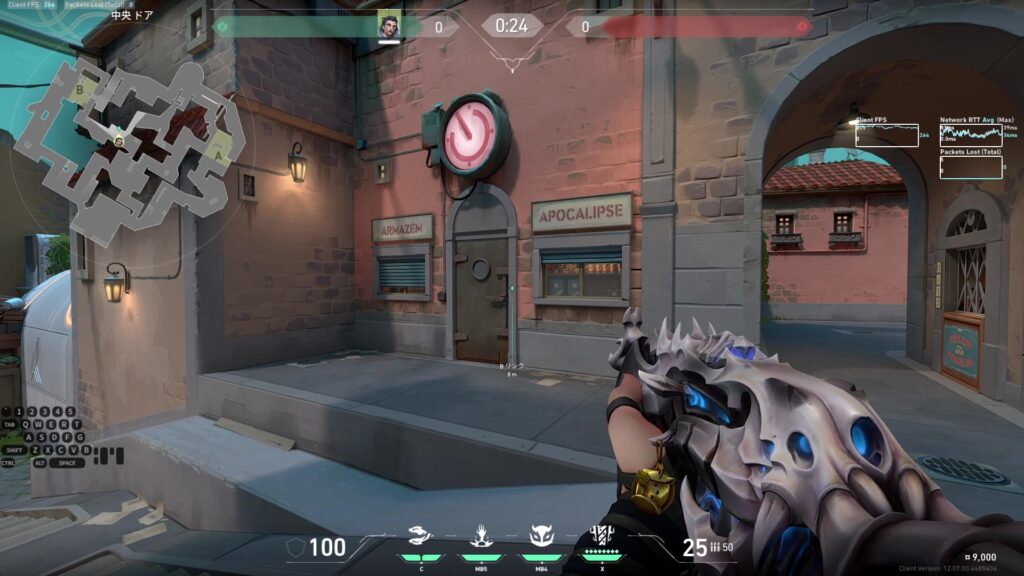Open the Network RTT Avg graph

(x=970, y=135)
